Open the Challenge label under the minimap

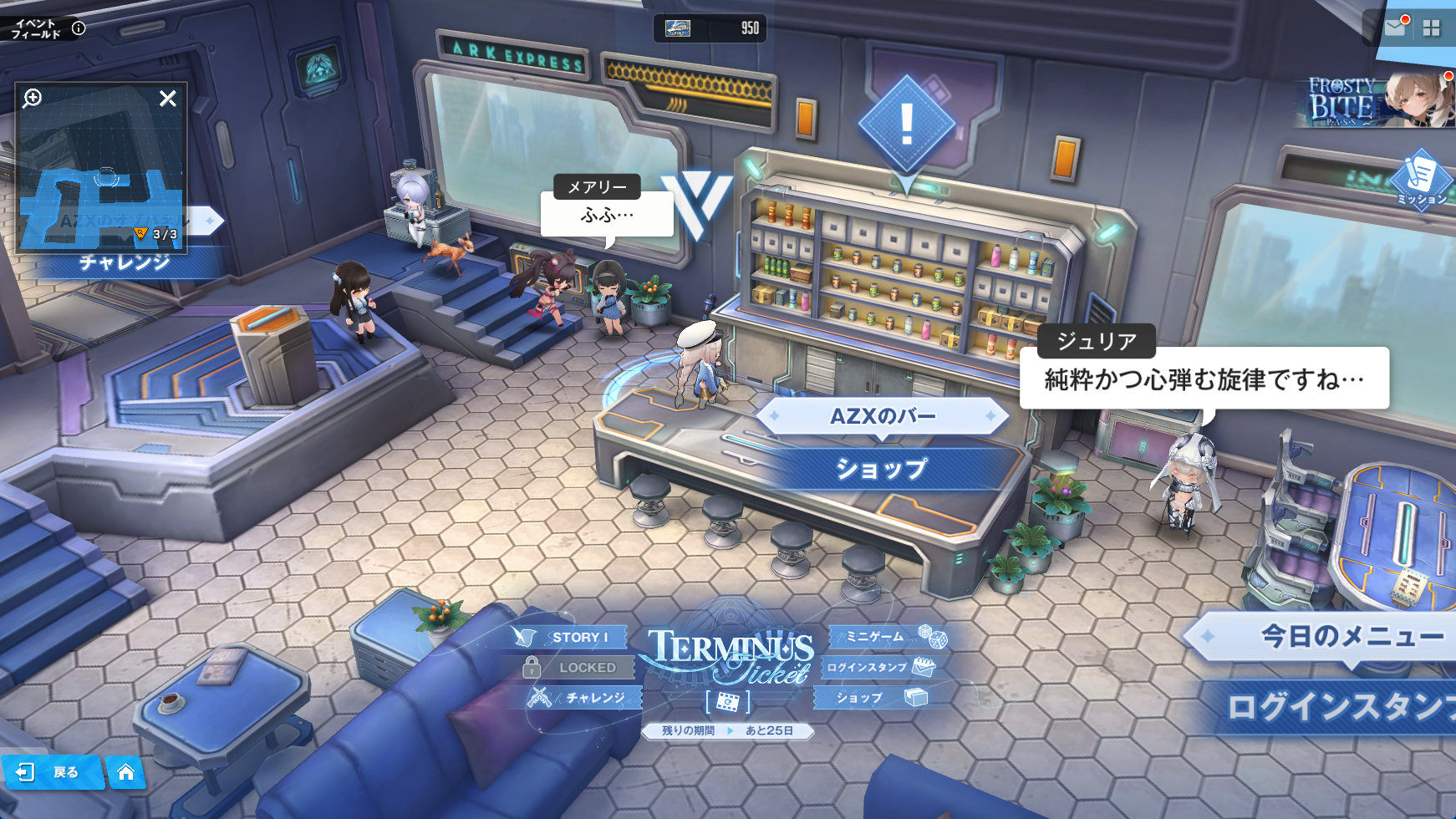point(124,262)
